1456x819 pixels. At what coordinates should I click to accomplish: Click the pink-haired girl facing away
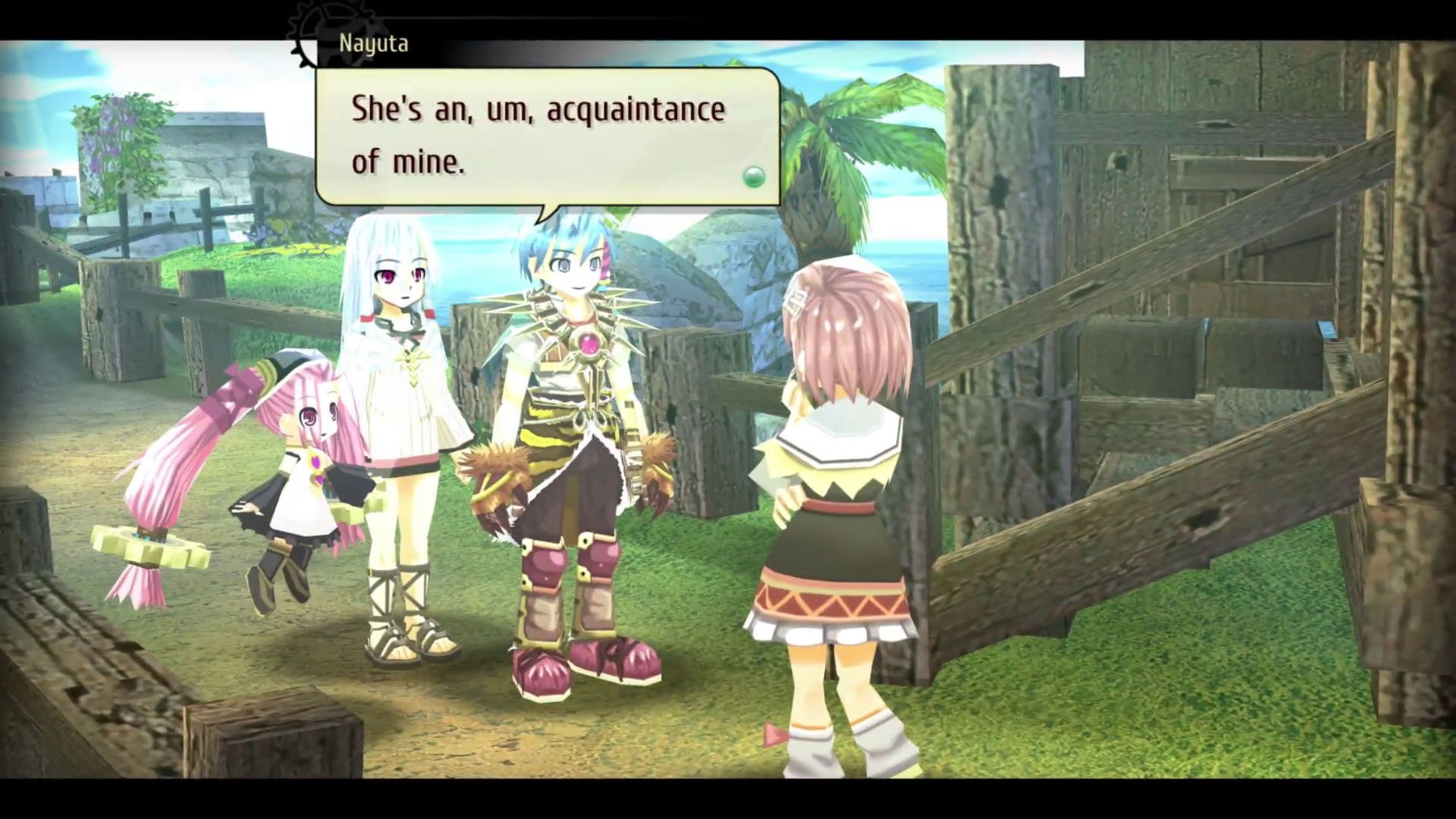(x=834, y=493)
